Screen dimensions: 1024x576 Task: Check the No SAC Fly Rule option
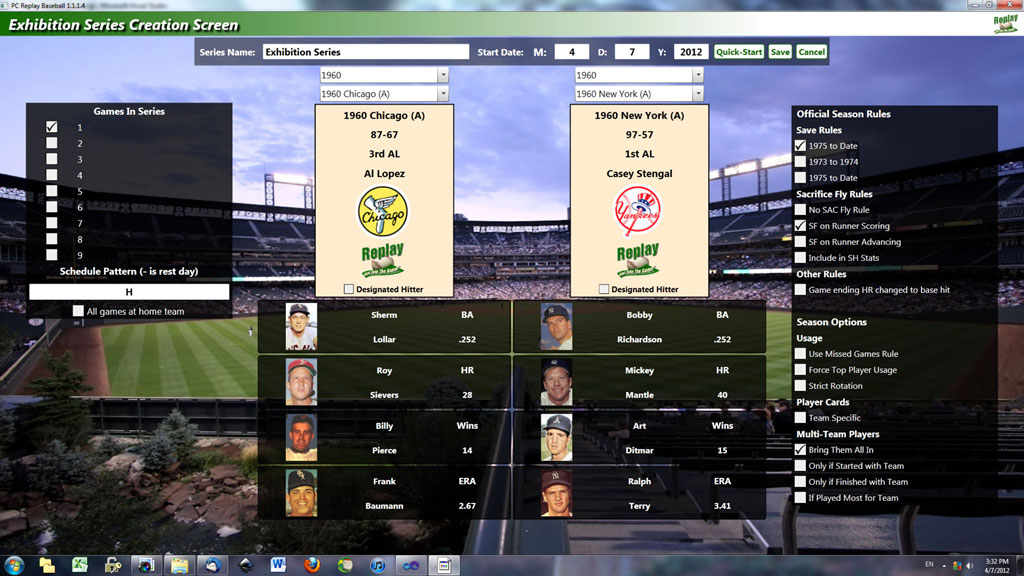[x=801, y=210]
